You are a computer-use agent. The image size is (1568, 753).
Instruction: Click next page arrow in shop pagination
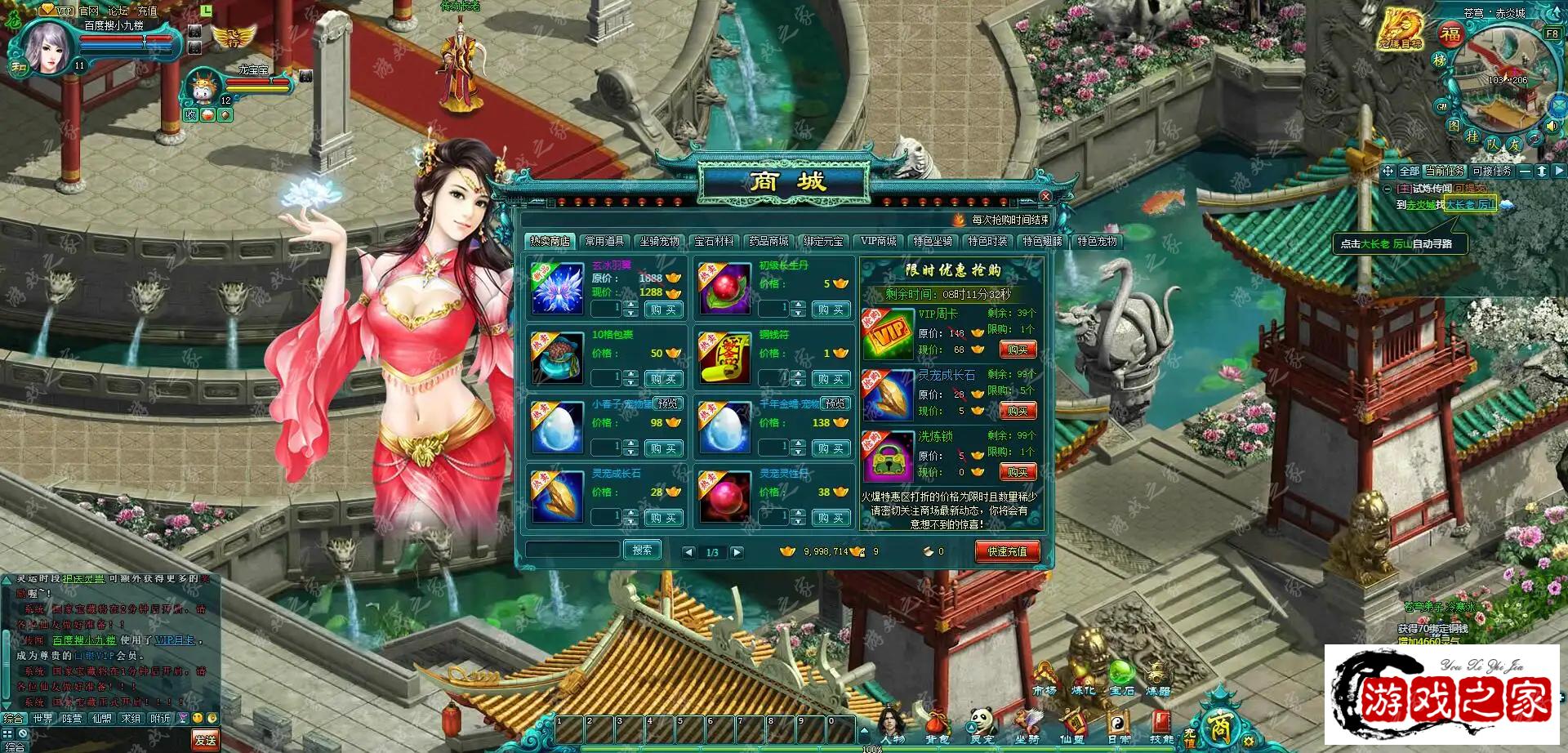click(737, 551)
